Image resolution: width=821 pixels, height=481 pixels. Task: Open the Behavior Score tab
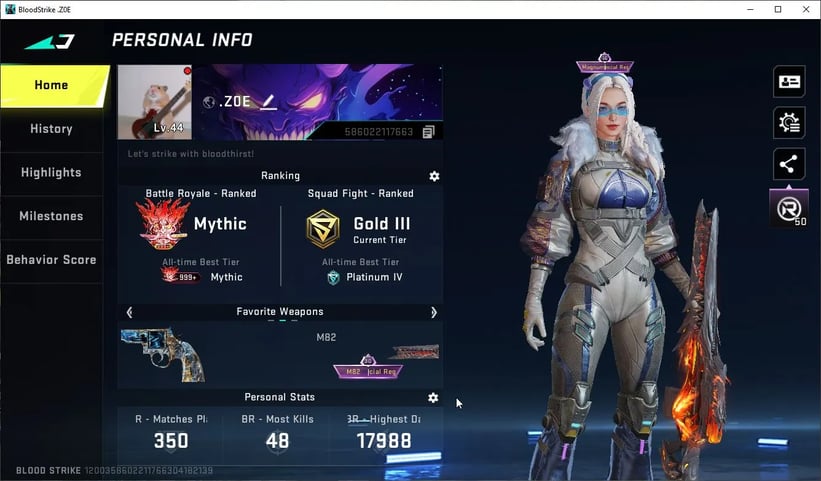point(52,260)
